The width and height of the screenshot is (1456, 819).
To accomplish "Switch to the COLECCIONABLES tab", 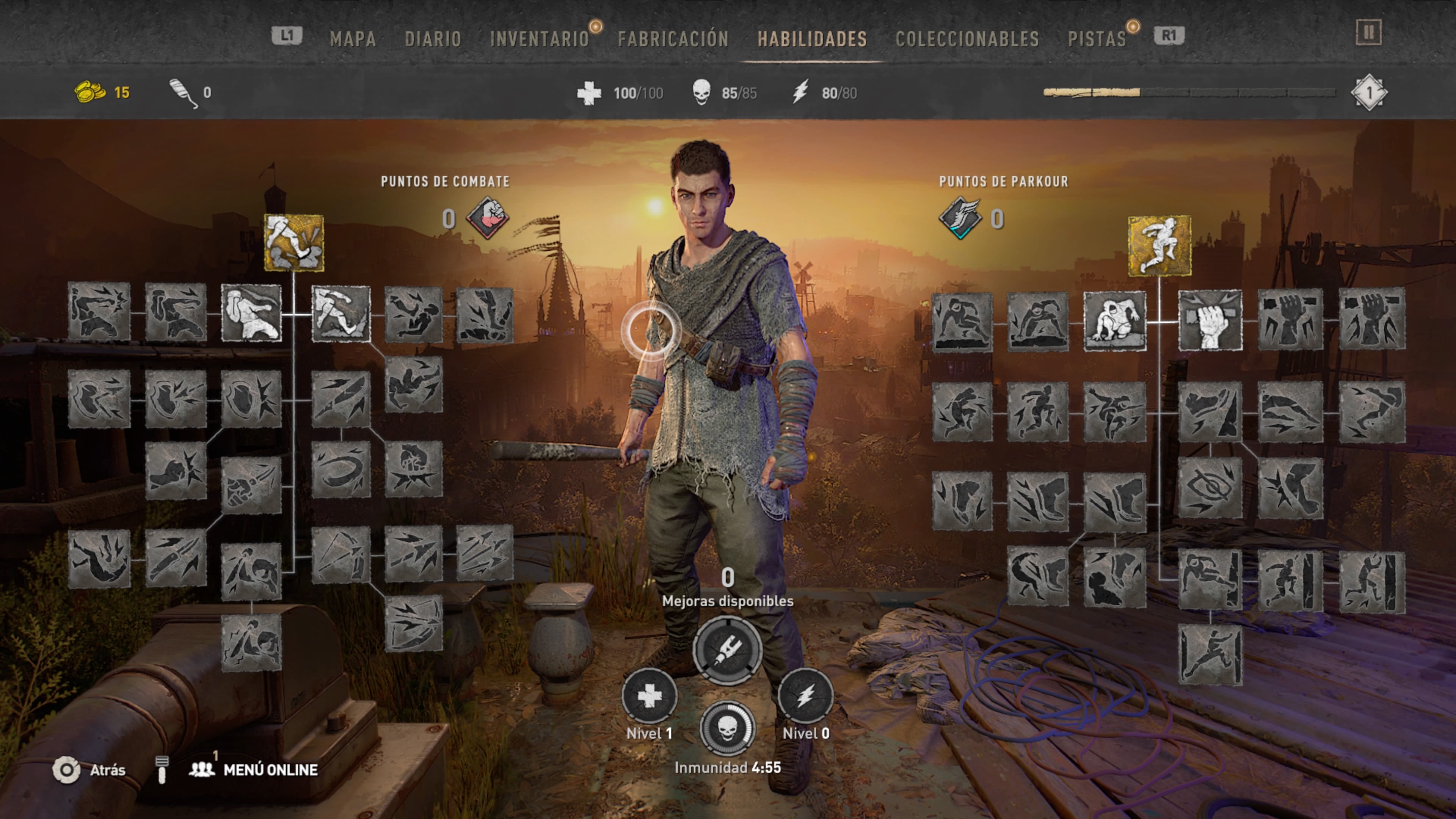I will point(968,39).
